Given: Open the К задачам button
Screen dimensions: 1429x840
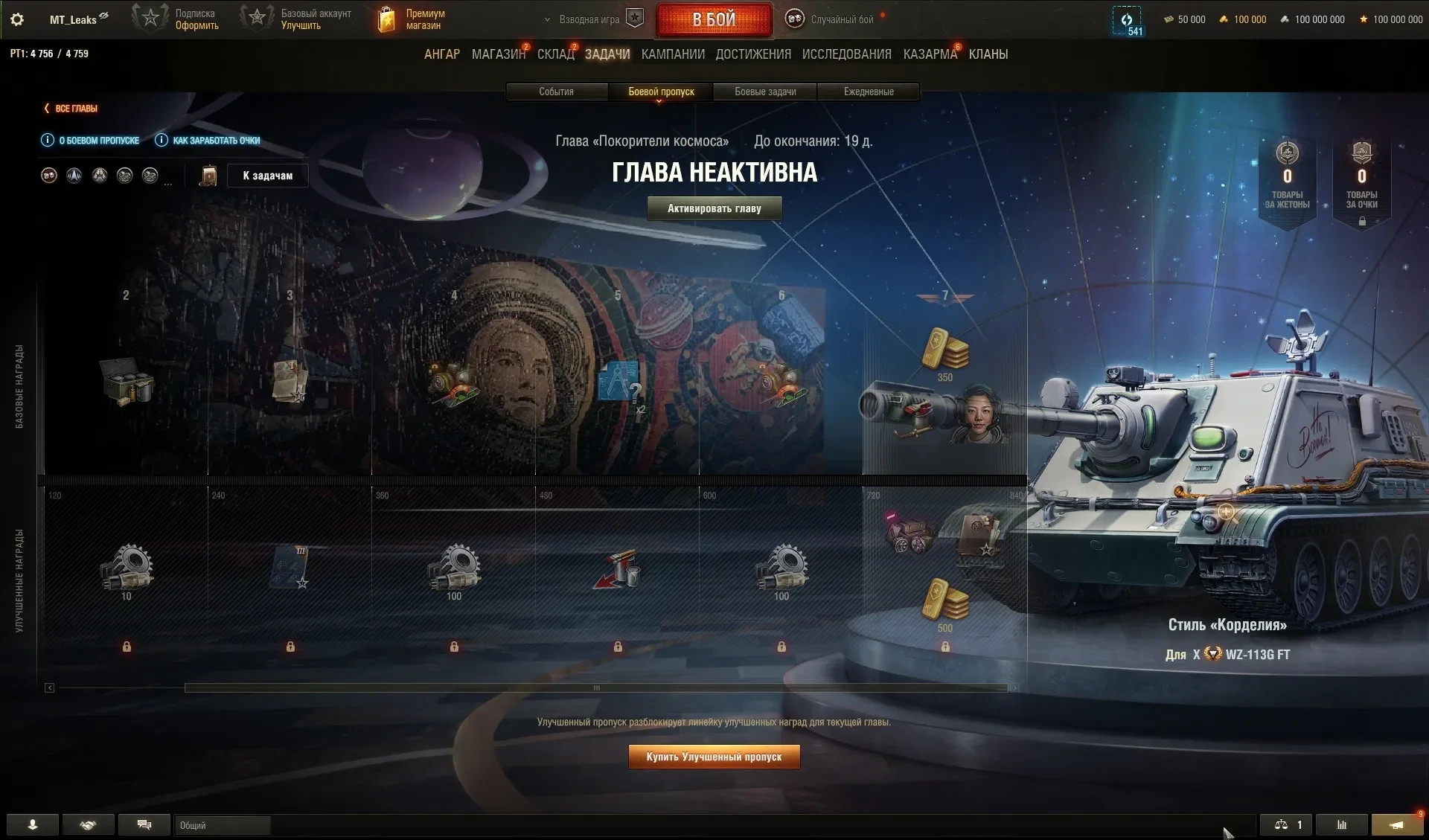Looking at the screenshot, I should (267, 176).
